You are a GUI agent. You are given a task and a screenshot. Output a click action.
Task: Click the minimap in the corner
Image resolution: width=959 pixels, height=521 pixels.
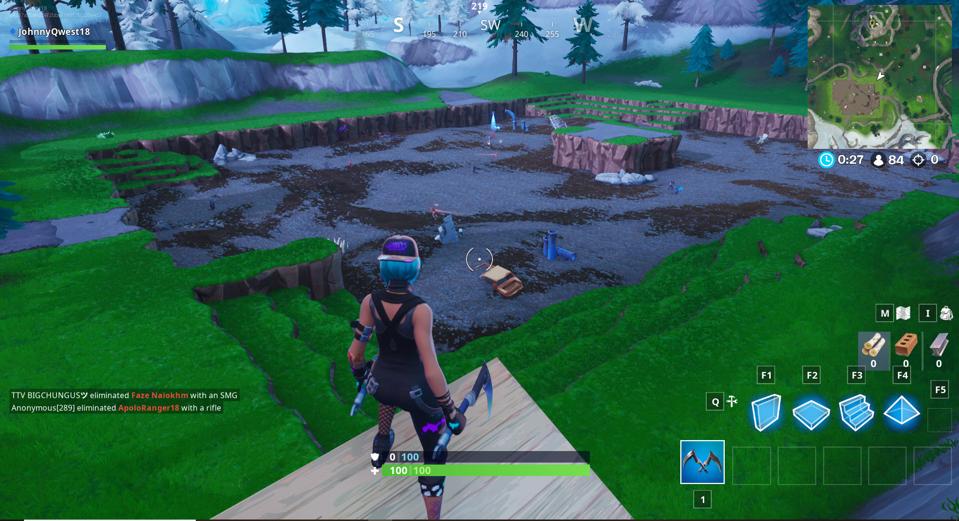(x=880, y=76)
